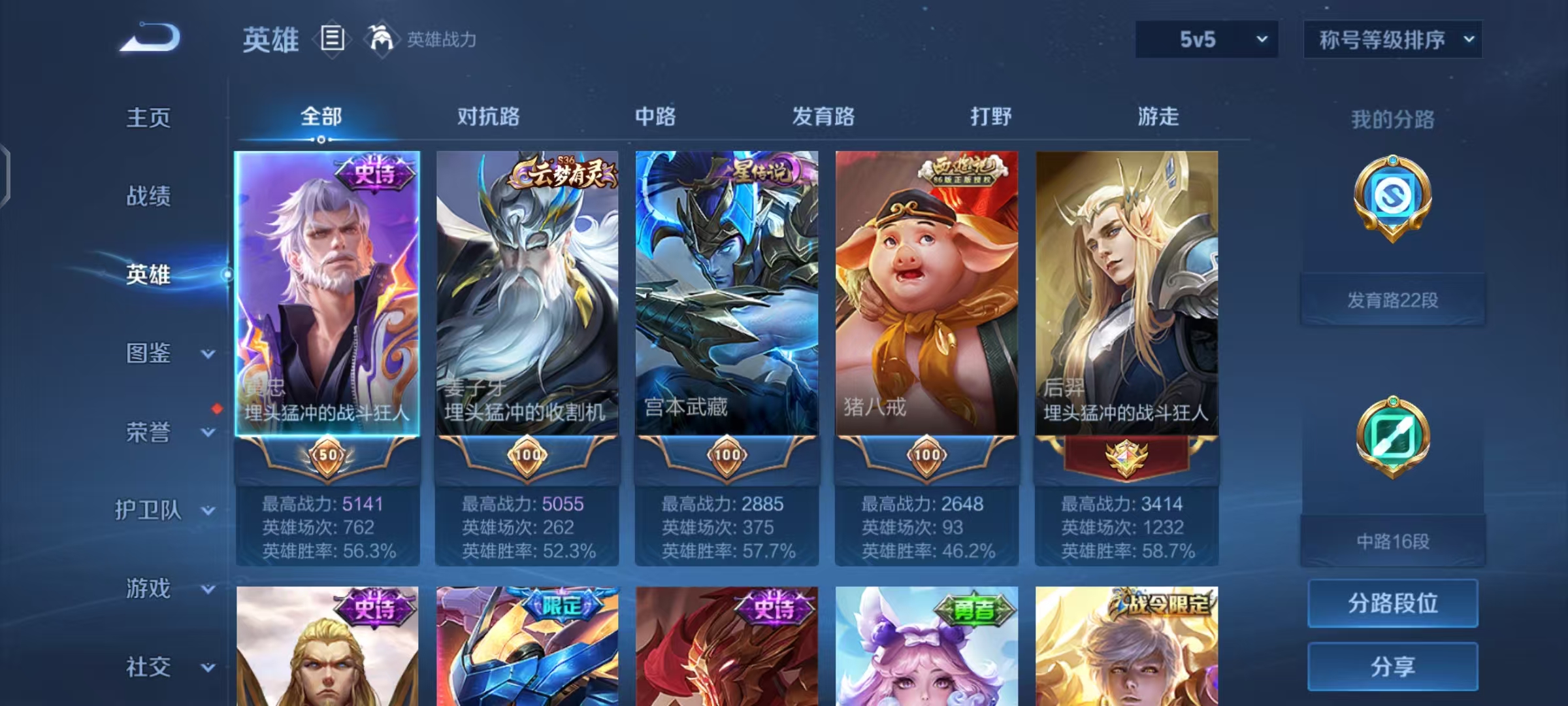The width and height of the screenshot is (1568, 706).
Task: Switch to the 打野 tab
Action: click(988, 116)
